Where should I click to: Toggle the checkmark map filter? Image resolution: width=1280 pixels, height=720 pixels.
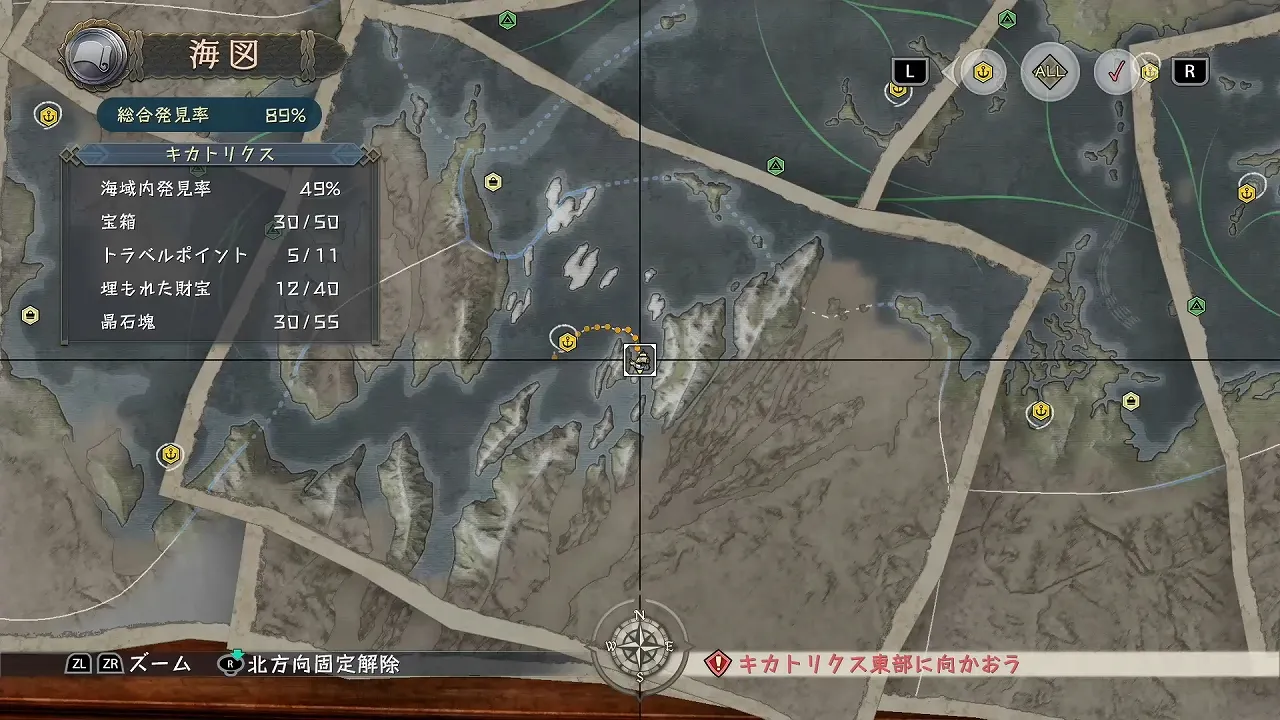pyautogui.click(x=1118, y=72)
